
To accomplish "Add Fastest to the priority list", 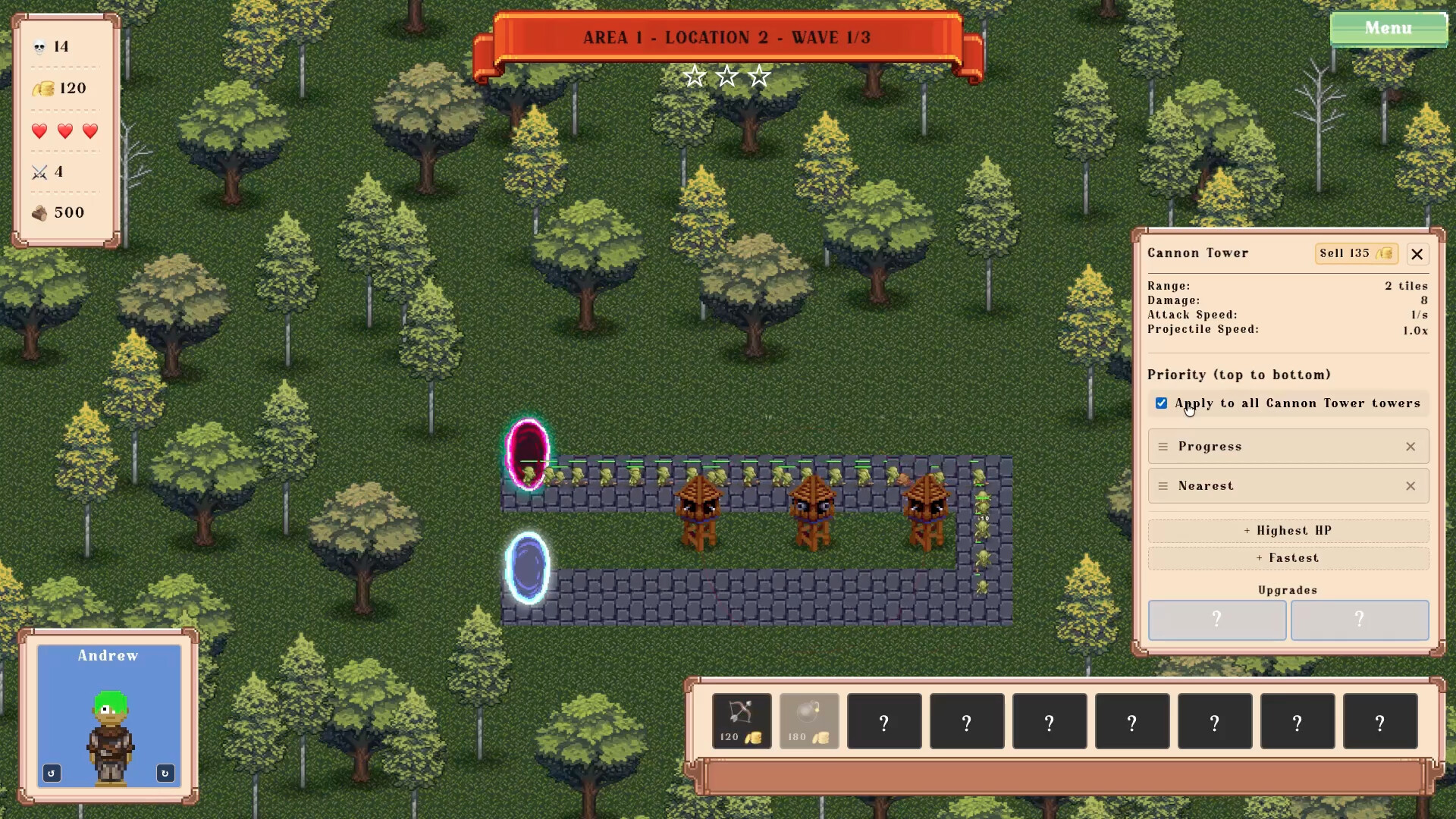I will [1288, 557].
